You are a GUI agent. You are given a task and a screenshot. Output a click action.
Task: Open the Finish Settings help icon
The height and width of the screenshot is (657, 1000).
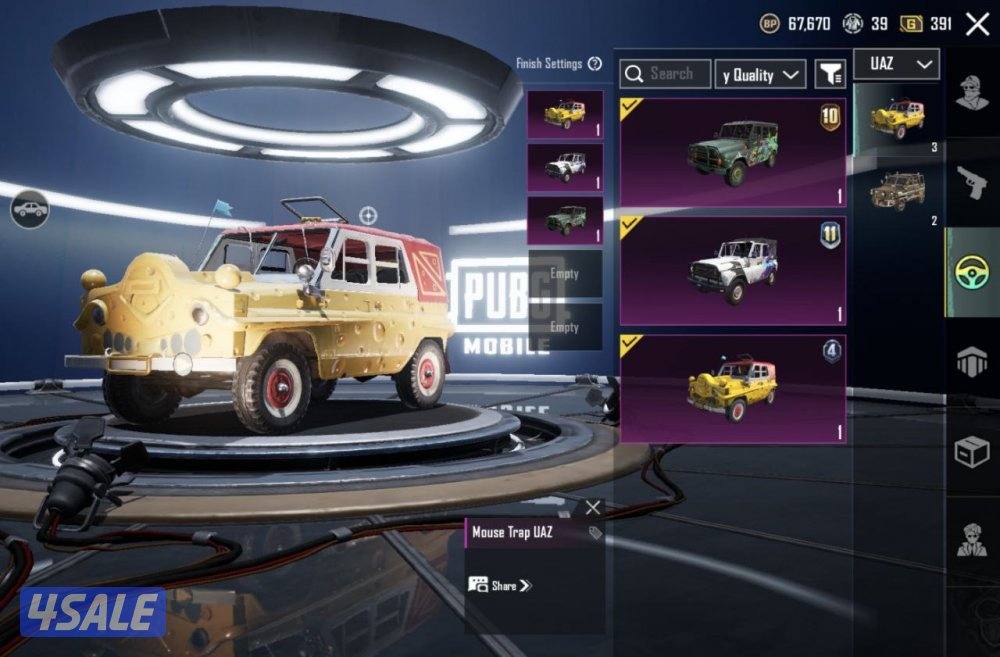pos(595,64)
